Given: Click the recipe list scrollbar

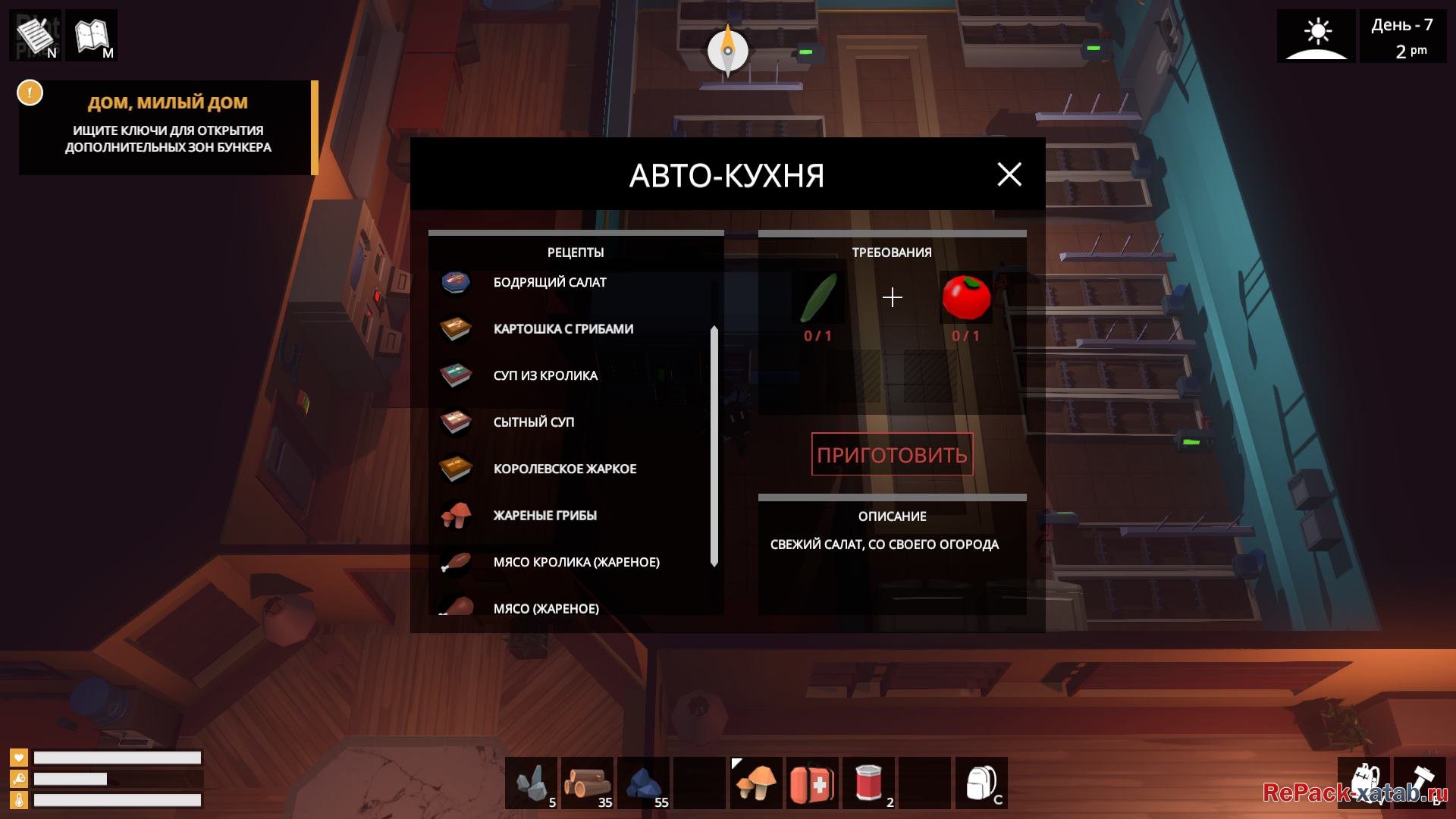Looking at the screenshot, I should point(714,446).
